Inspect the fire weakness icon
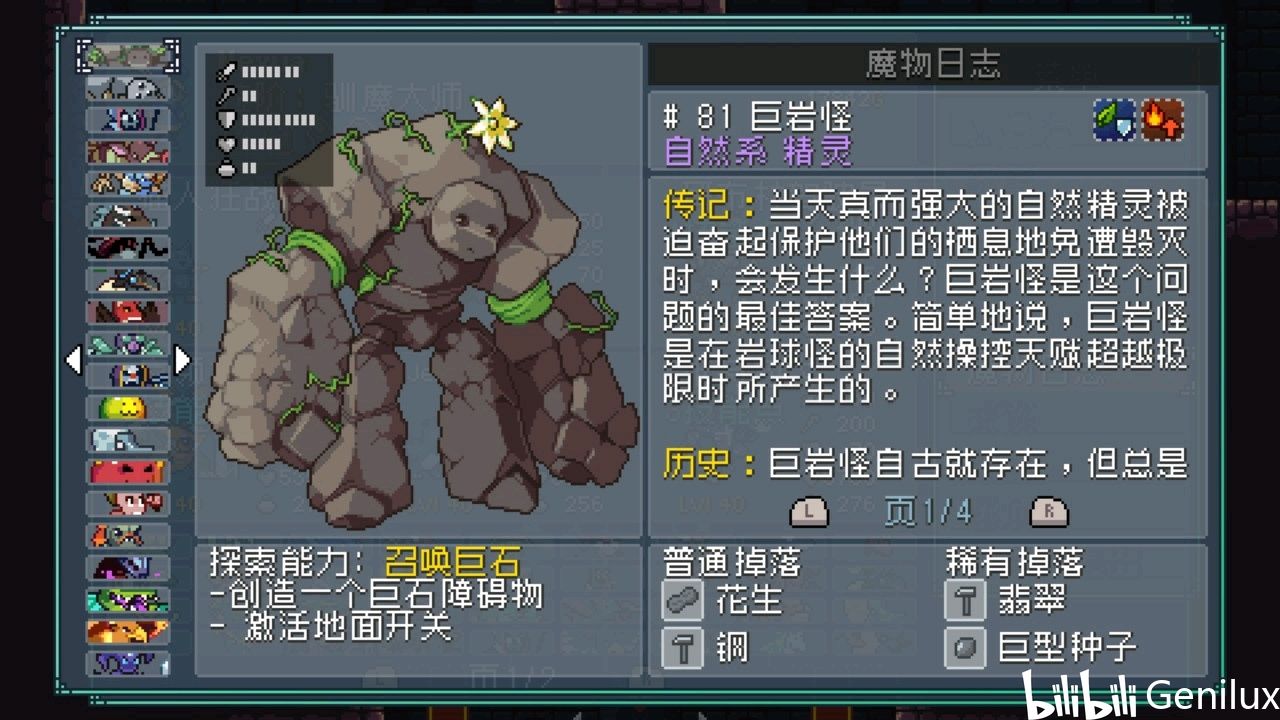The width and height of the screenshot is (1280, 720). click(1162, 121)
